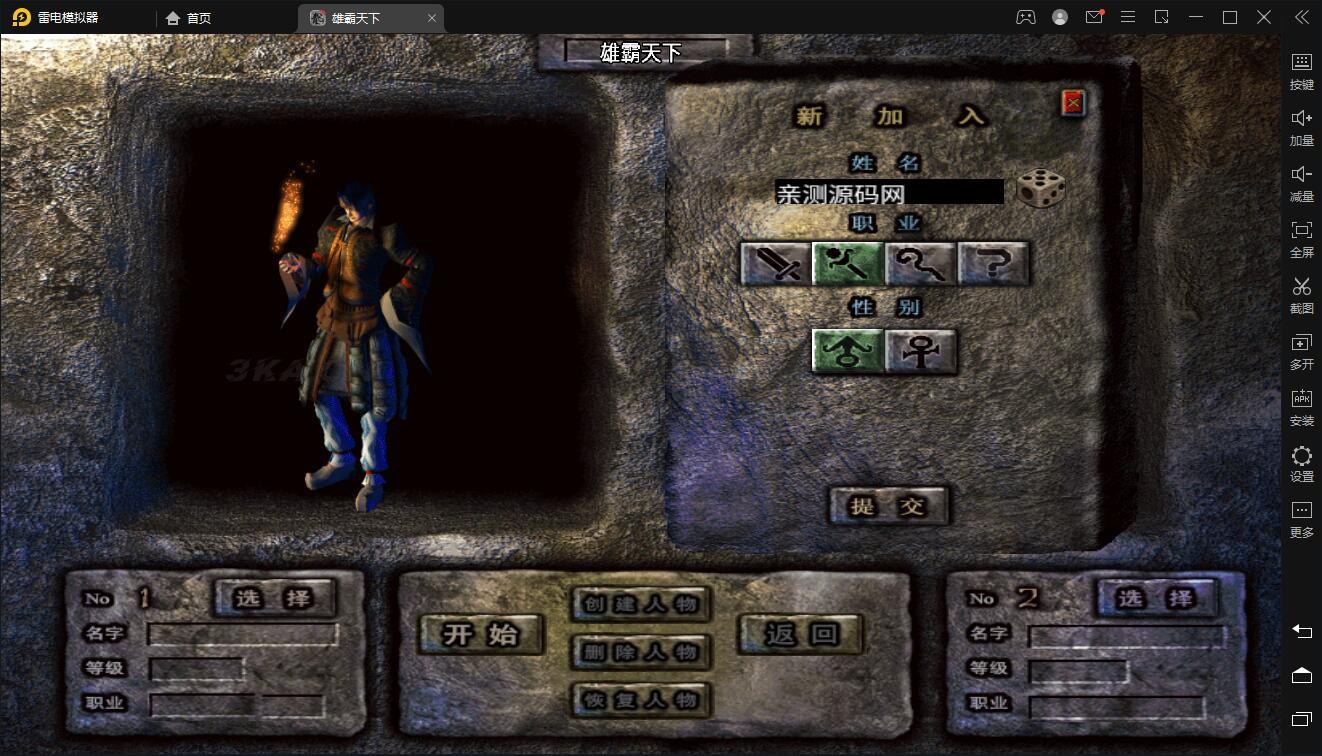Click the character name input field
The height and width of the screenshot is (756, 1322).
coord(888,192)
